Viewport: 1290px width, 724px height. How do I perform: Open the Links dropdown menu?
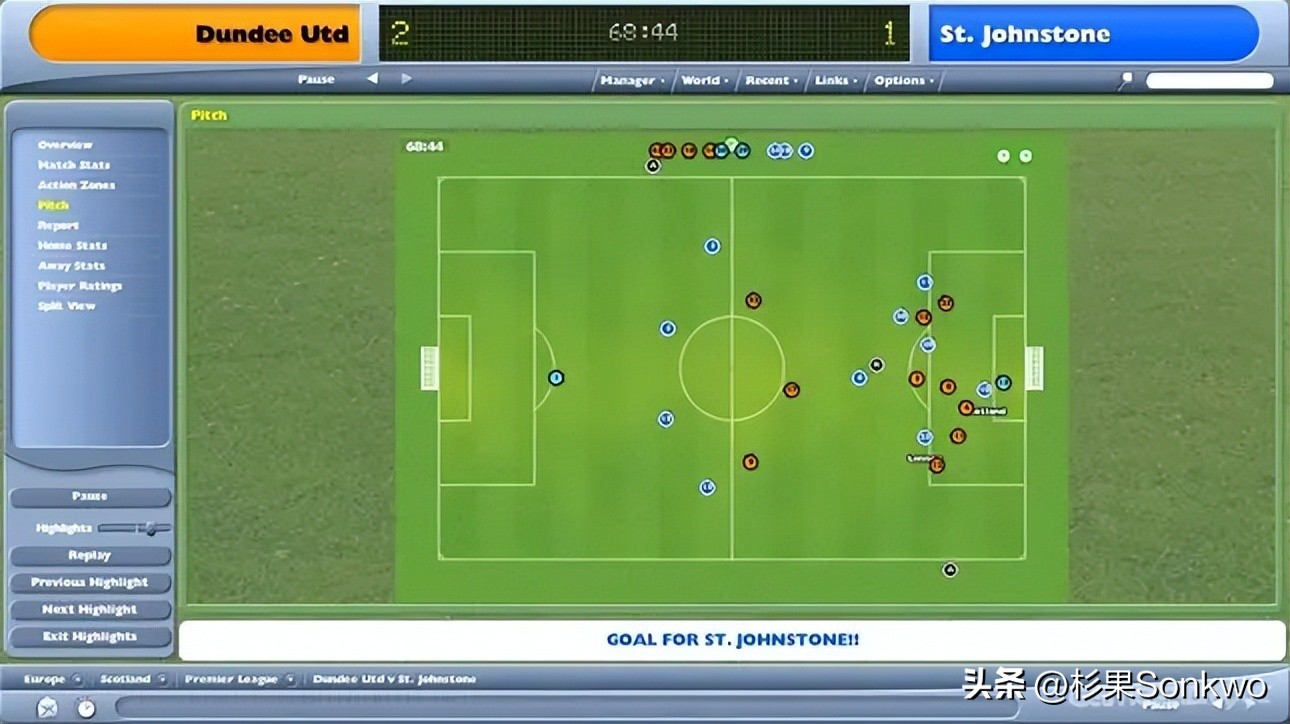point(832,81)
